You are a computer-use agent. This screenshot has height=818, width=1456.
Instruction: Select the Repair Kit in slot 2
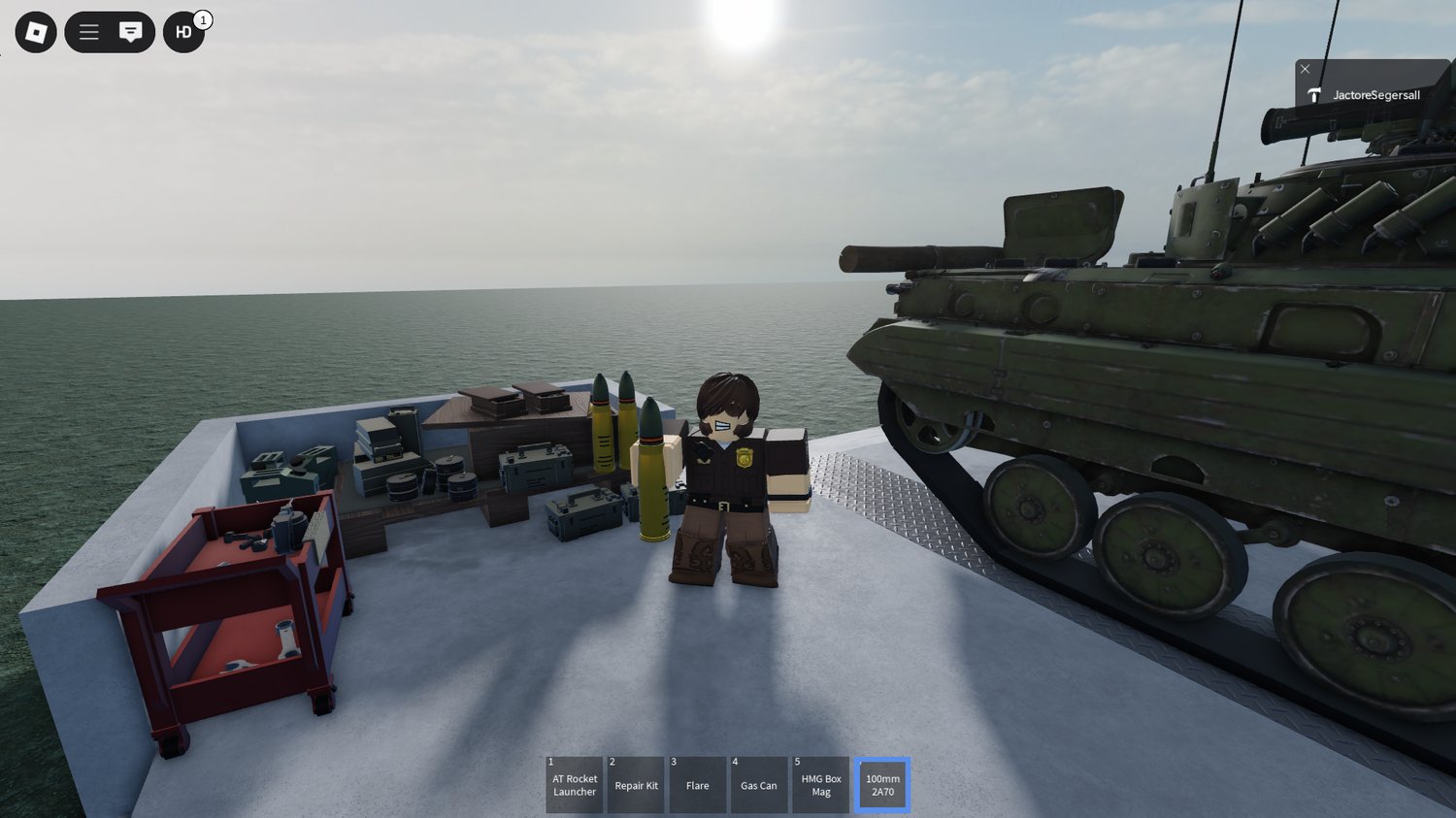coord(636,784)
